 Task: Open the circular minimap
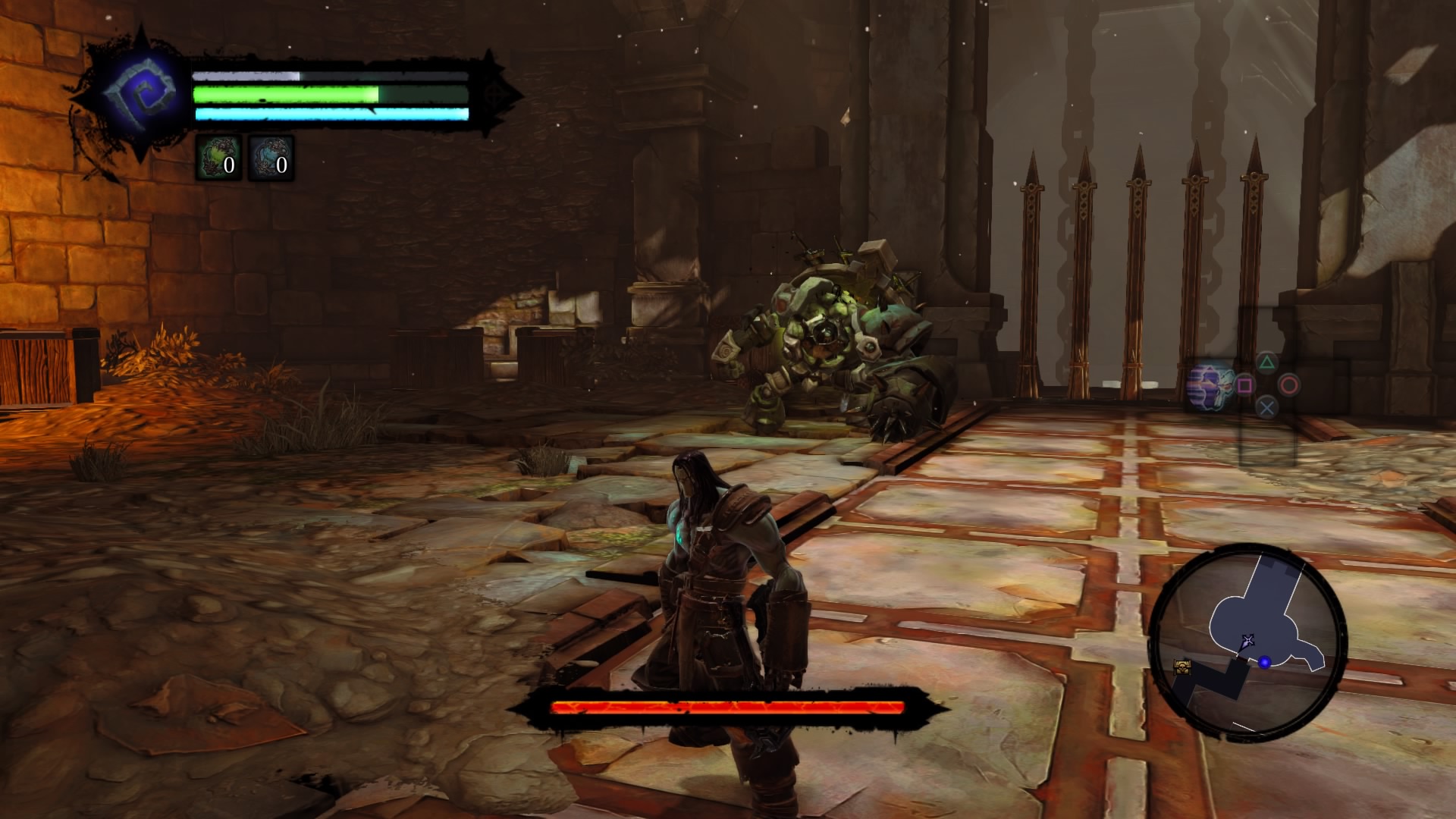[x=1247, y=645]
